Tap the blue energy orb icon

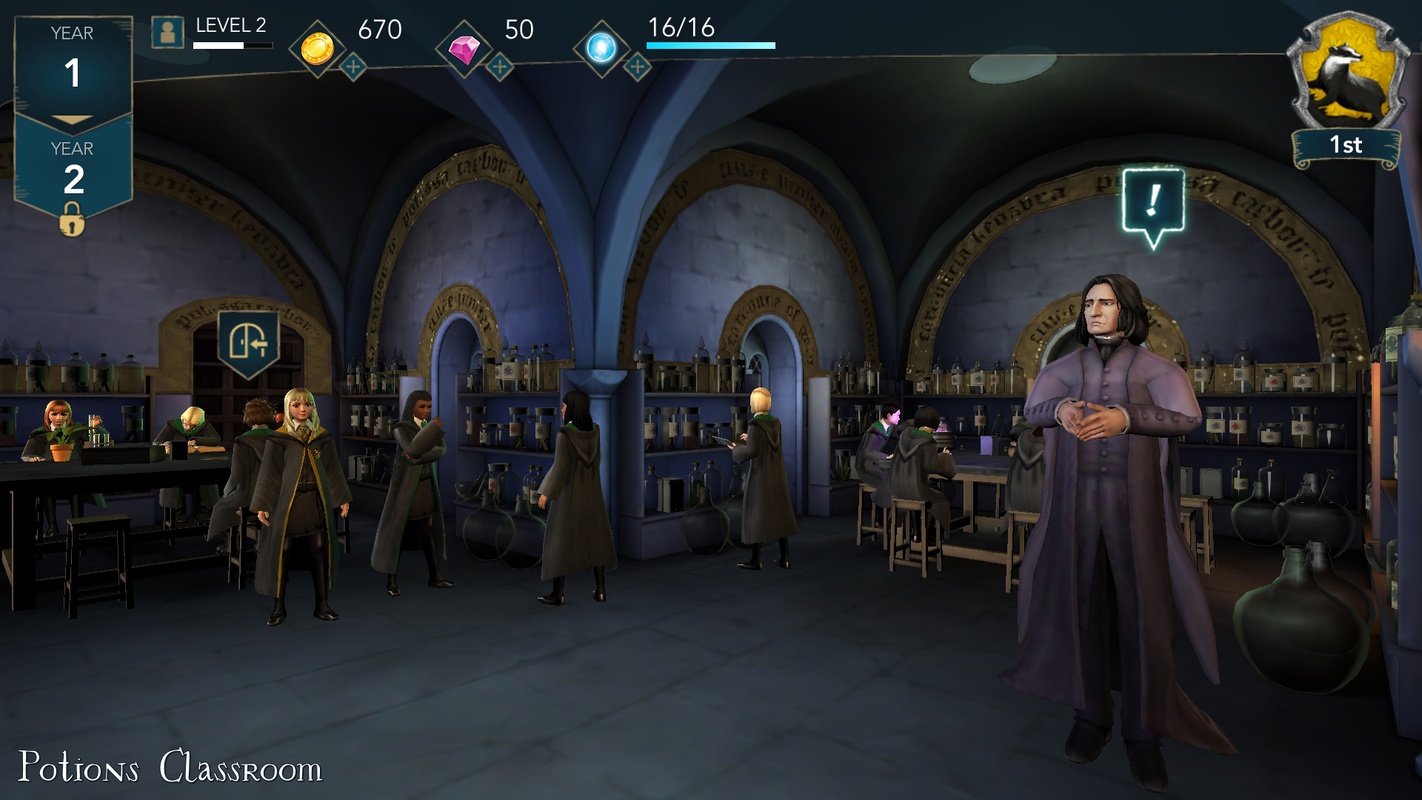pyautogui.click(x=601, y=44)
